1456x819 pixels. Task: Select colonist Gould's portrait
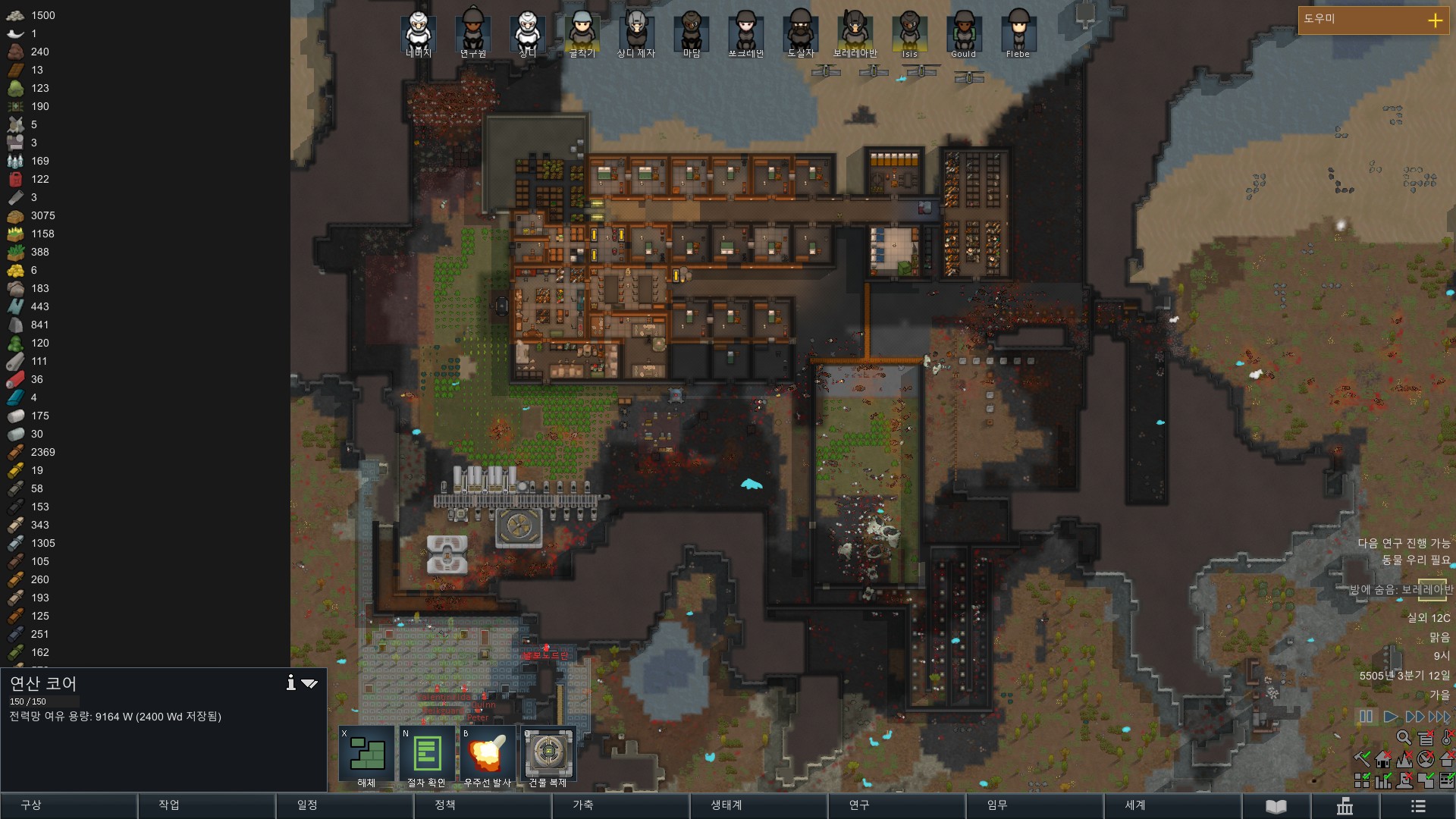[964, 32]
